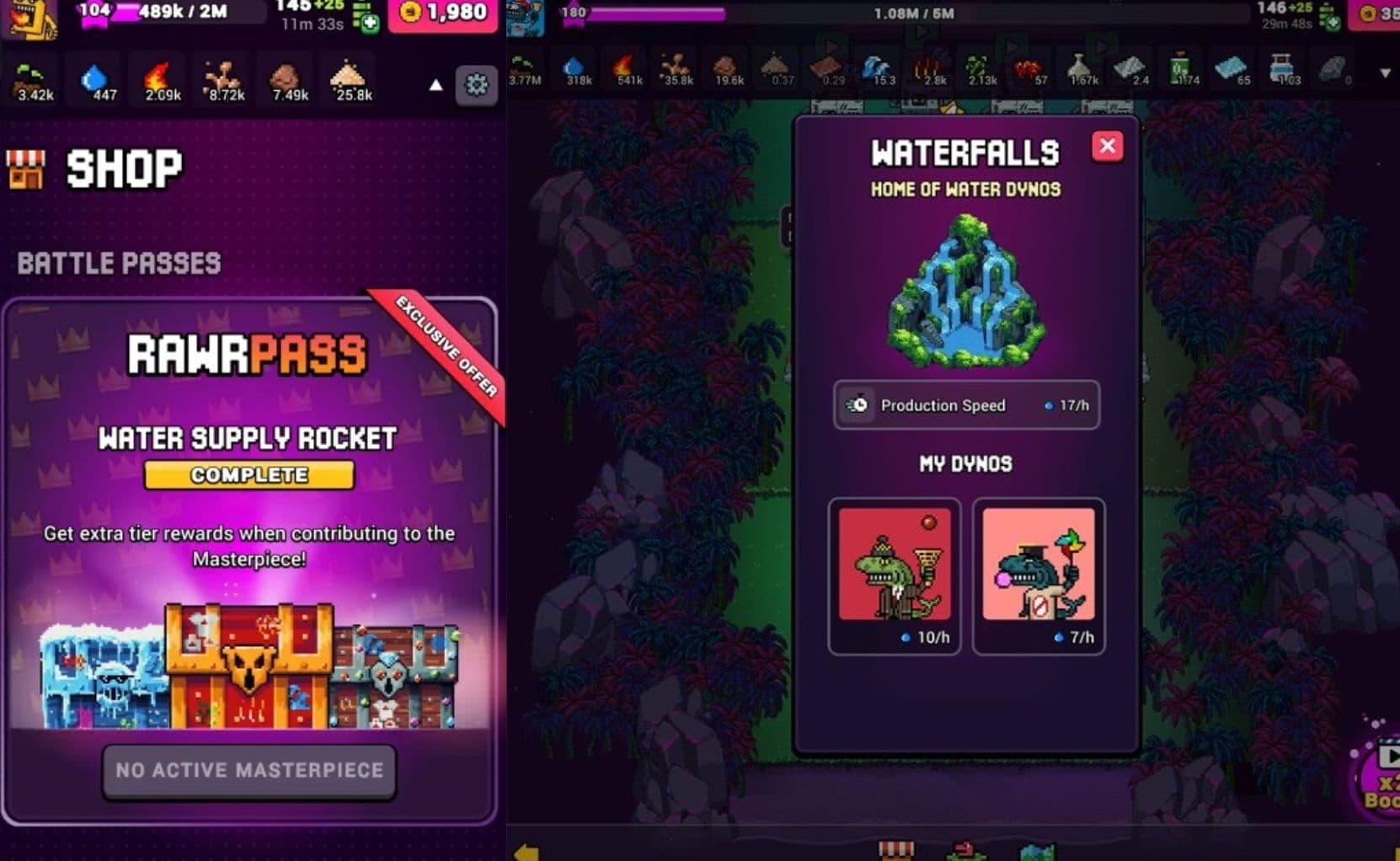Switch to the Waterfalls habitat panel
1400x861 pixels.
965,152
